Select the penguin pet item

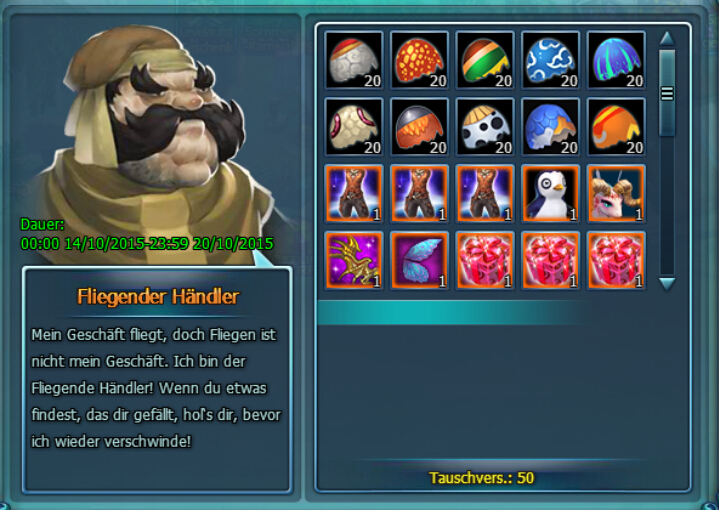[550, 194]
